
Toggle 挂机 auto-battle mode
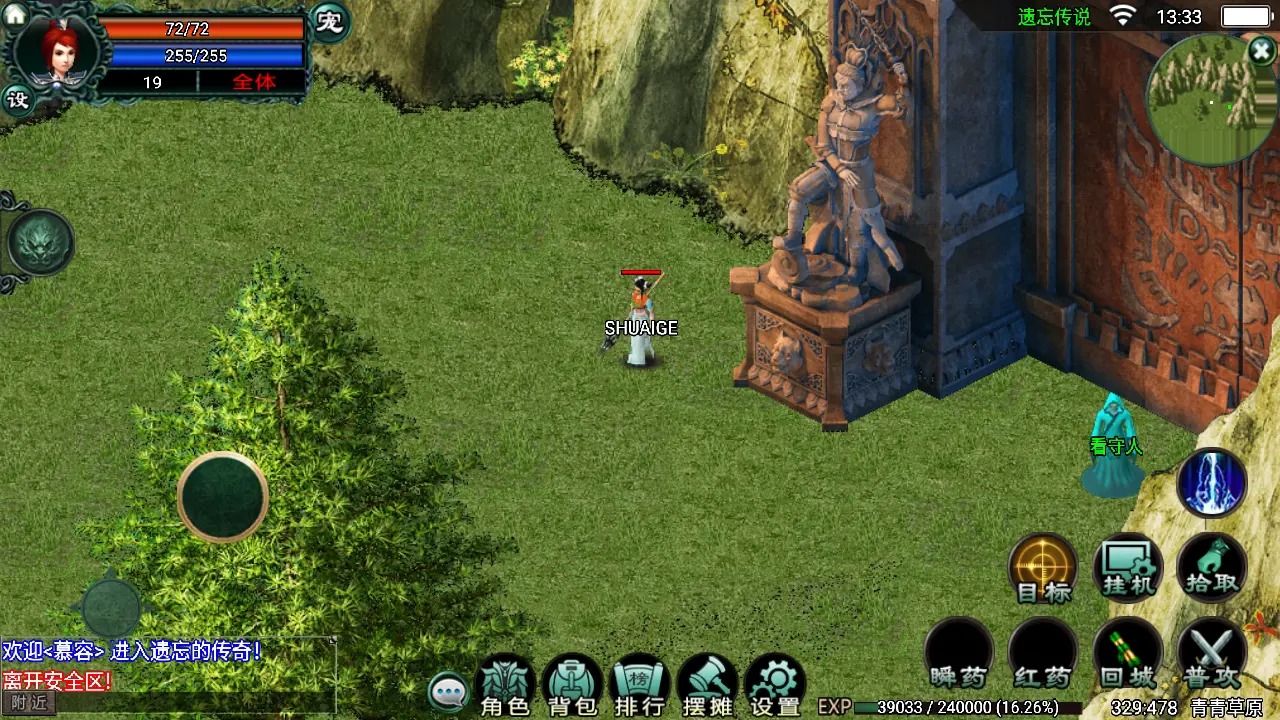1128,568
